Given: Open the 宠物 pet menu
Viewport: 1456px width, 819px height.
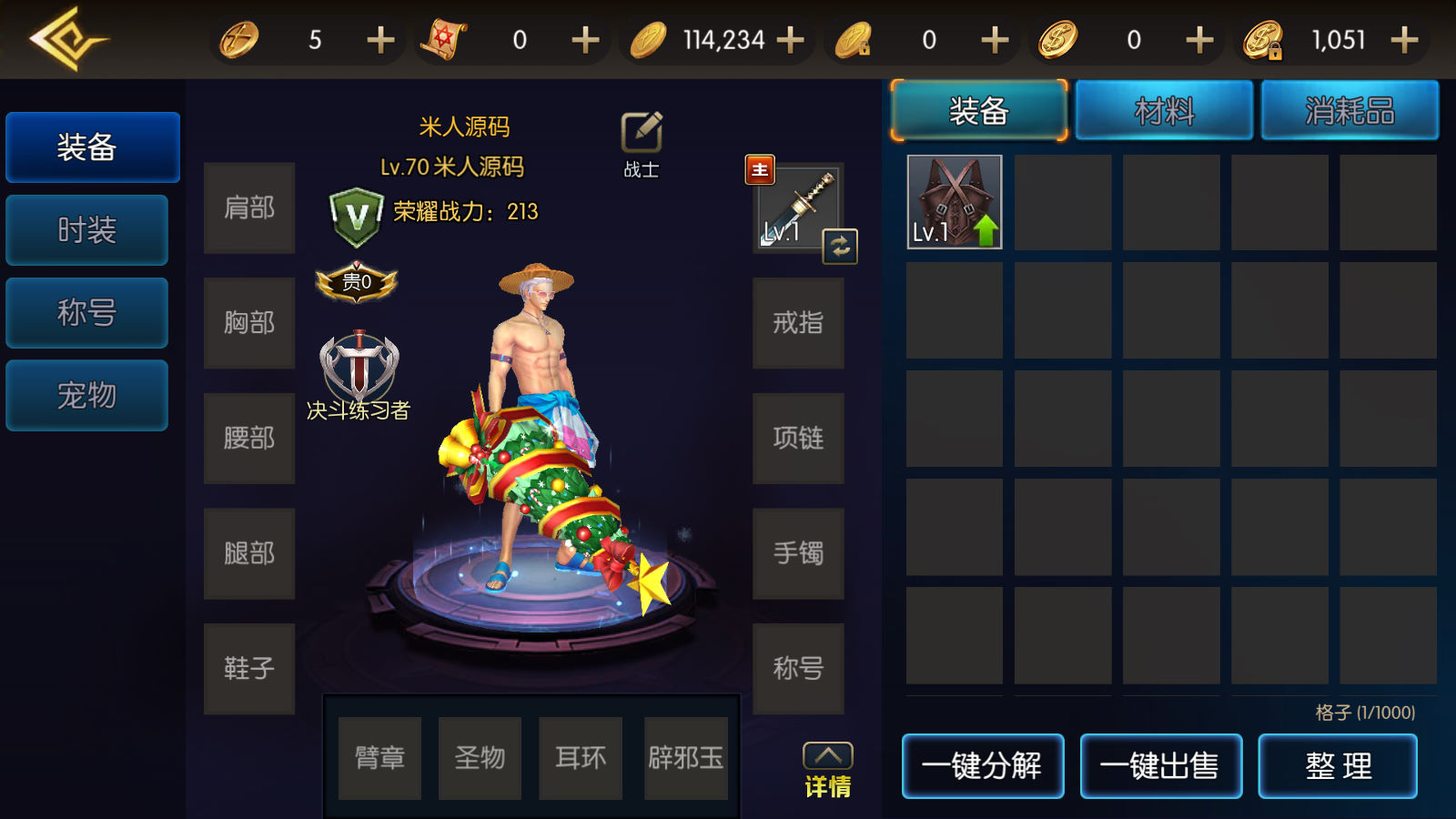Looking at the screenshot, I should pyautogui.click(x=87, y=396).
